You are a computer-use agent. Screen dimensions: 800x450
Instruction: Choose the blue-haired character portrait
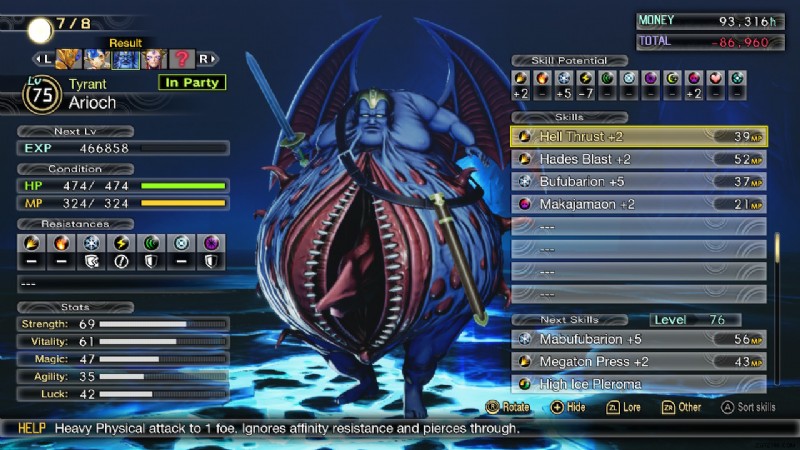97,59
